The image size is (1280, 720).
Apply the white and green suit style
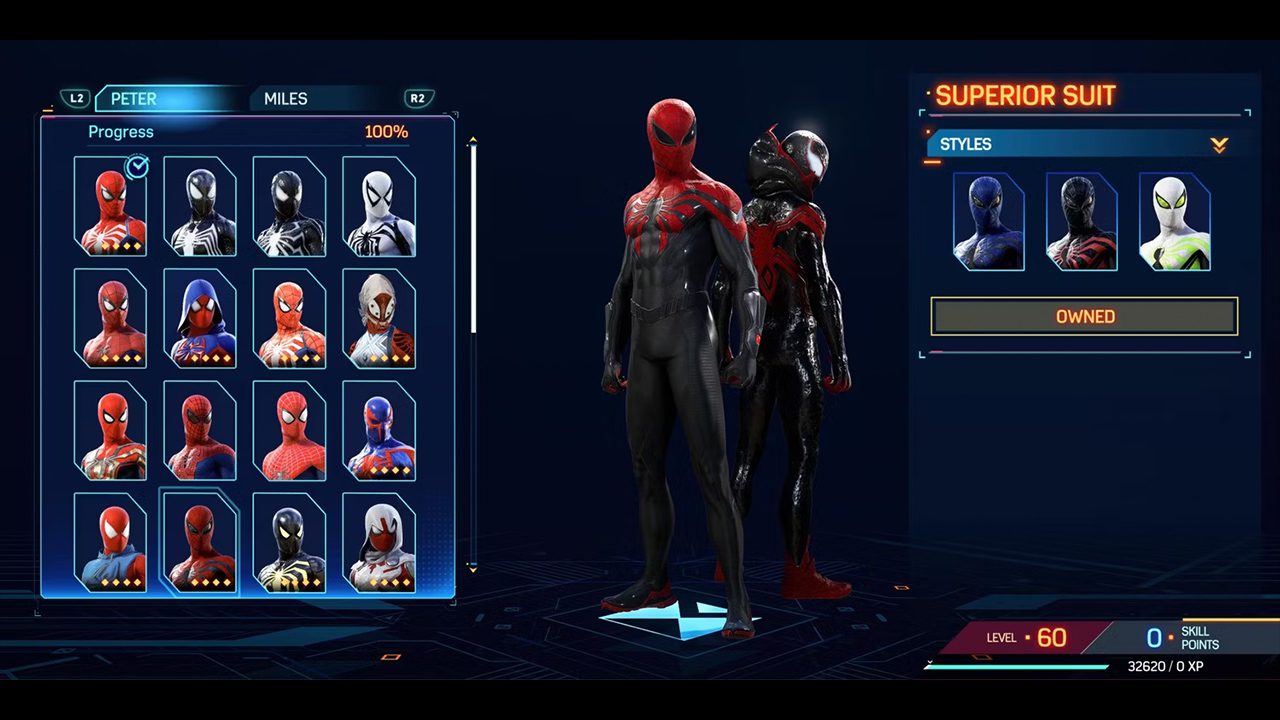(1174, 222)
